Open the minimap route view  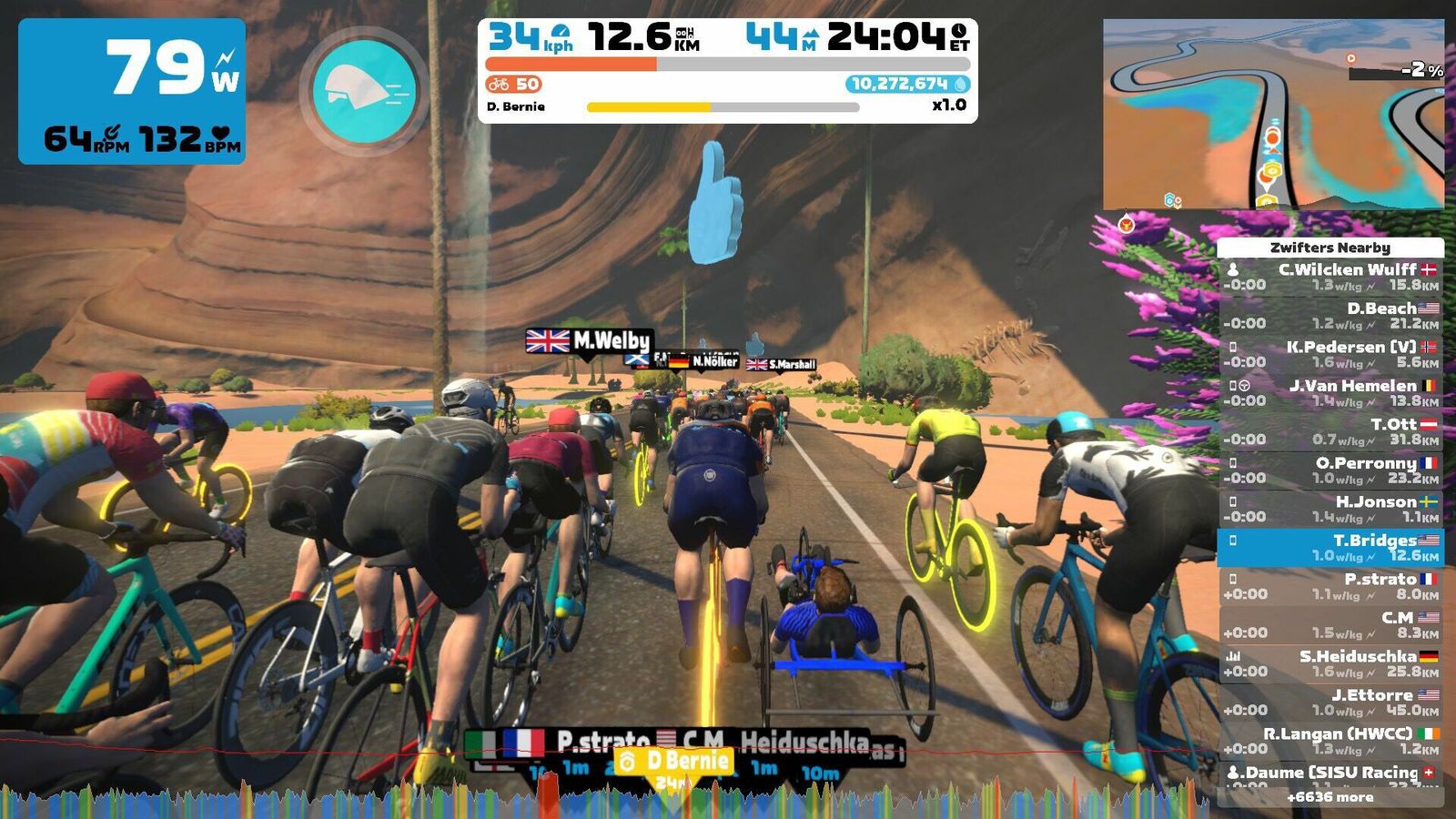tap(1273, 114)
